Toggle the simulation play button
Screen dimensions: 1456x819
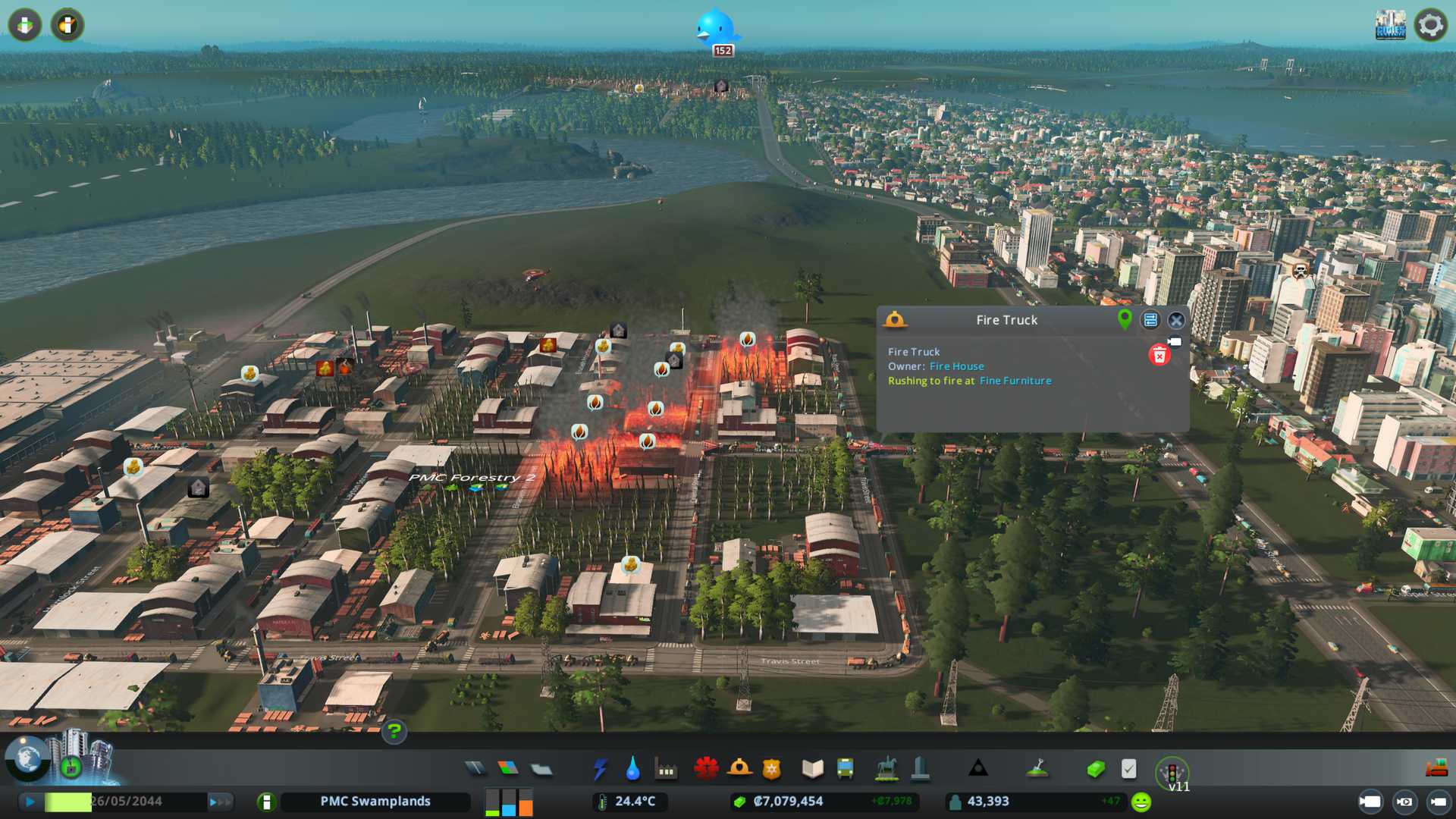30,802
